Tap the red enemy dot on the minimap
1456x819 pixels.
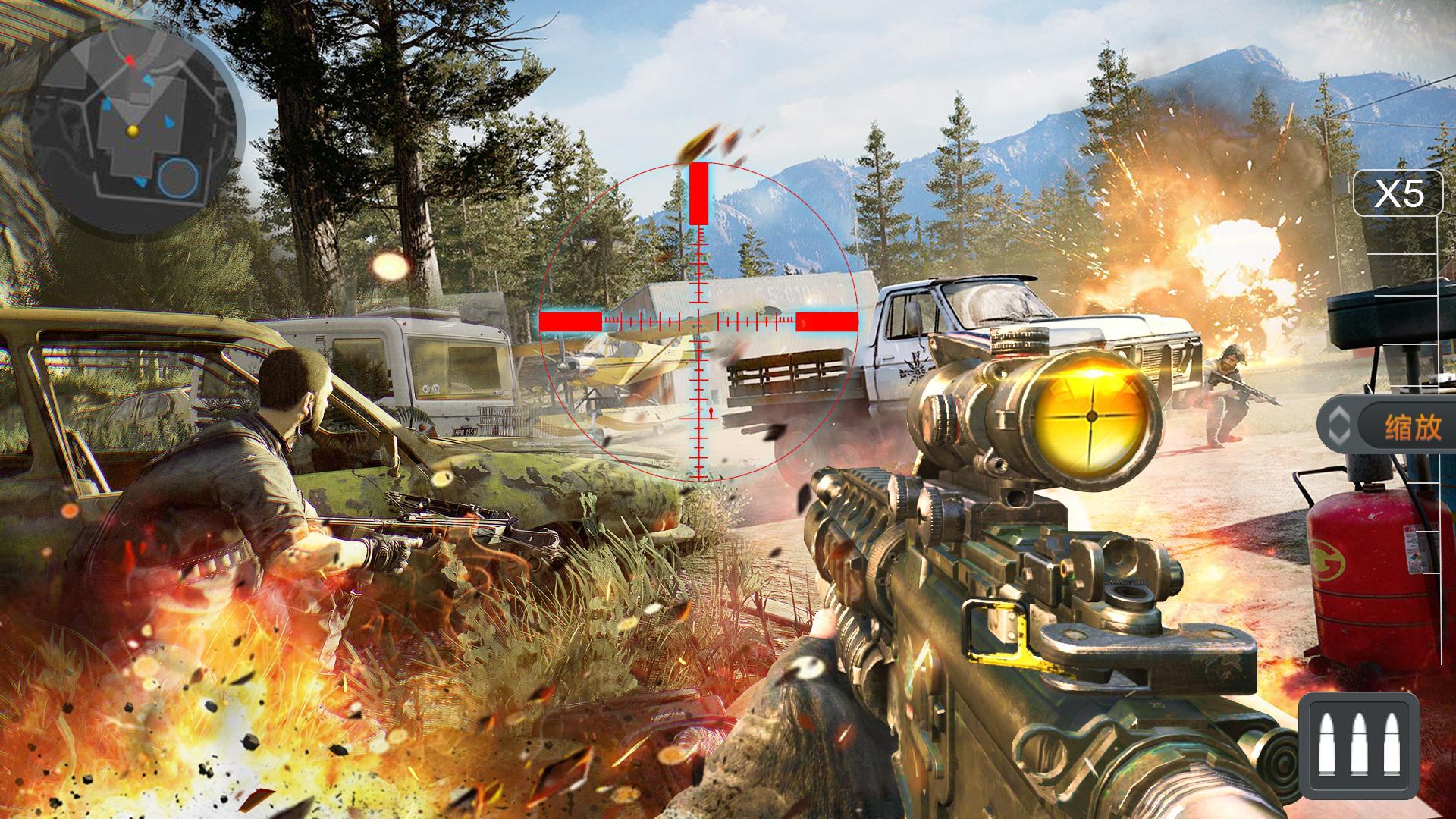point(129,61)
